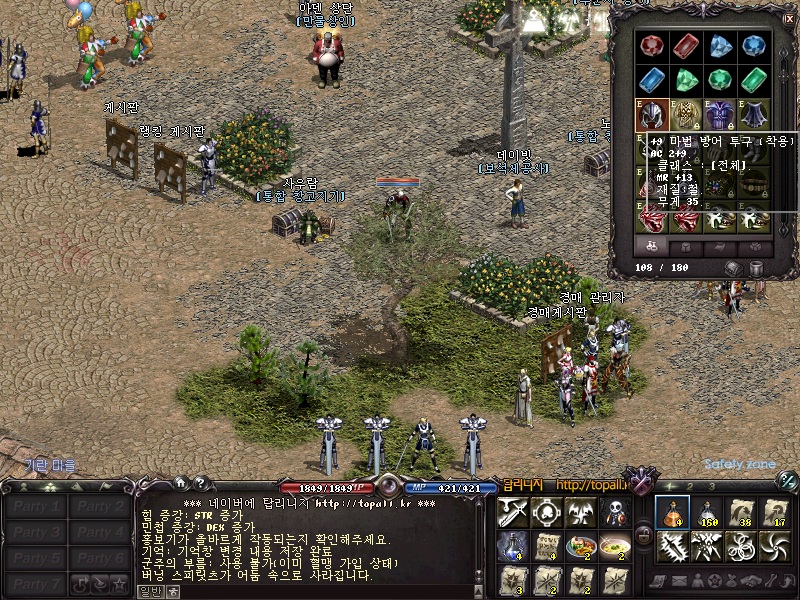
Task: Select the green triangular gem slot
Action: click(686, 80)
